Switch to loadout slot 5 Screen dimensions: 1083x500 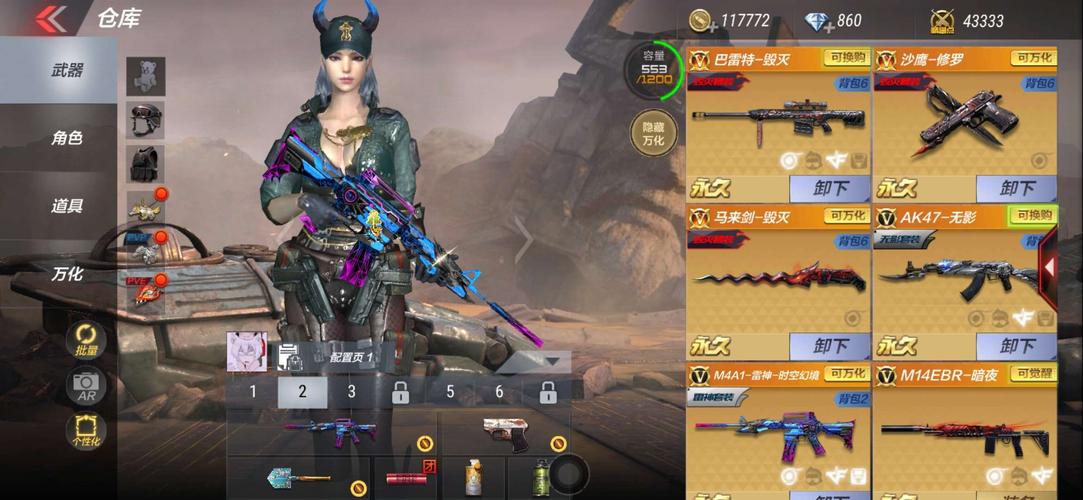click(x=450, y=392)
